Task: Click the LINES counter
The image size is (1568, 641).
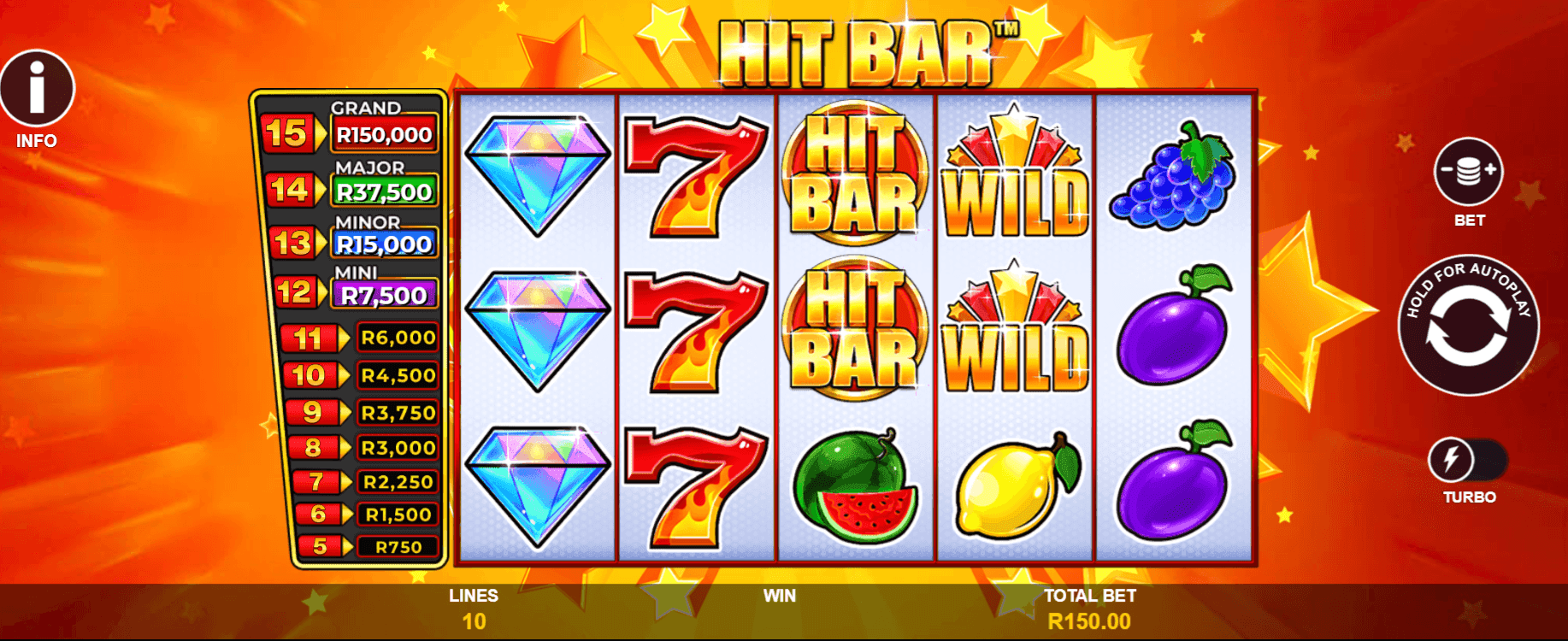Action: 475,607
